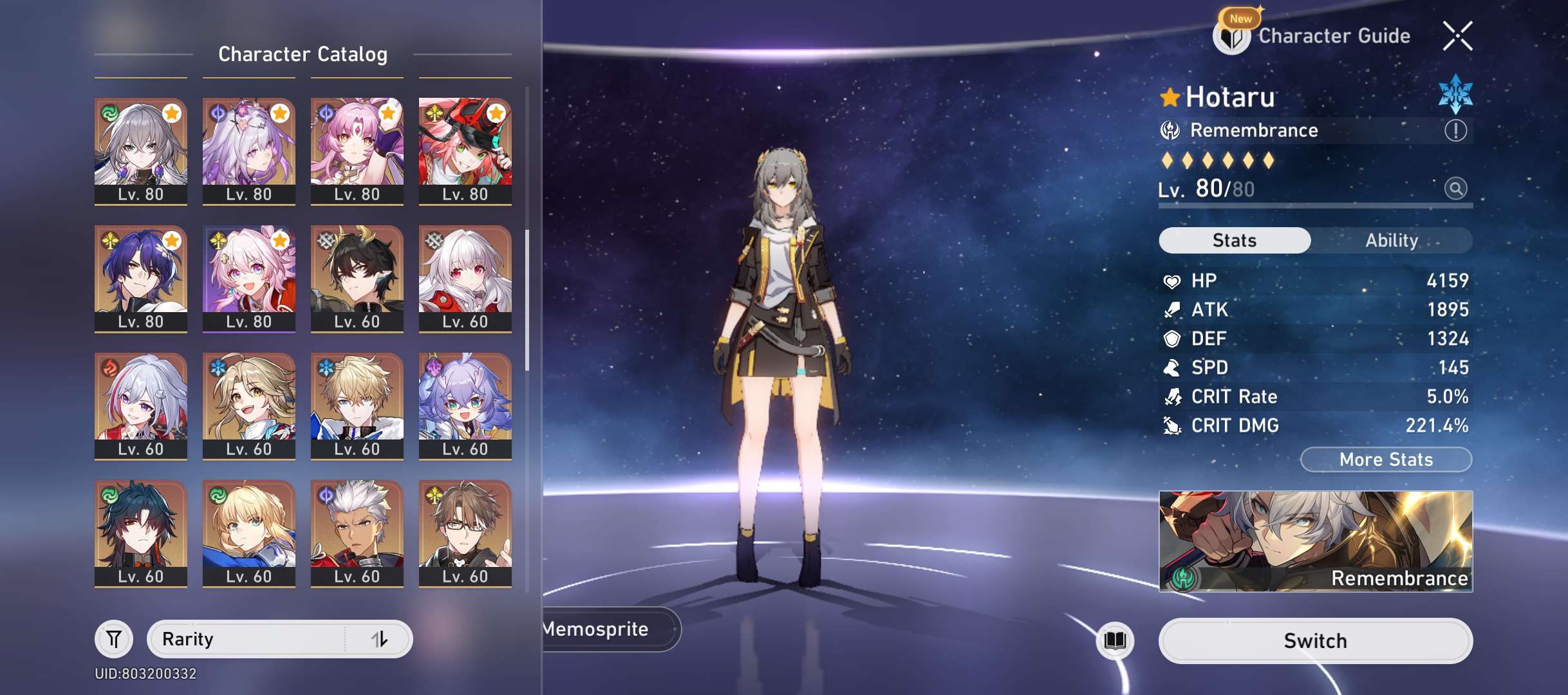Click the Ice element snowflake icon
Image resolution: width=1568 pixels, height=695 pixels.
(x=1455, y=94)
